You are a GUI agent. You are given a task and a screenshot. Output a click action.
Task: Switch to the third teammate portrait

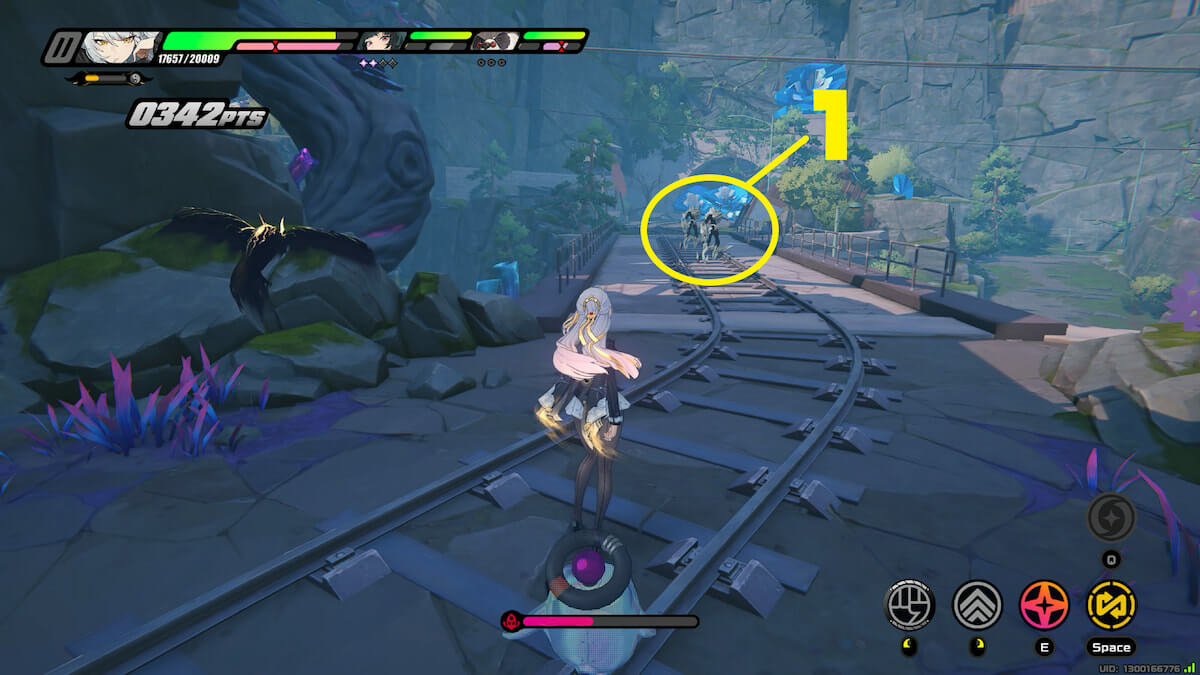495,42
